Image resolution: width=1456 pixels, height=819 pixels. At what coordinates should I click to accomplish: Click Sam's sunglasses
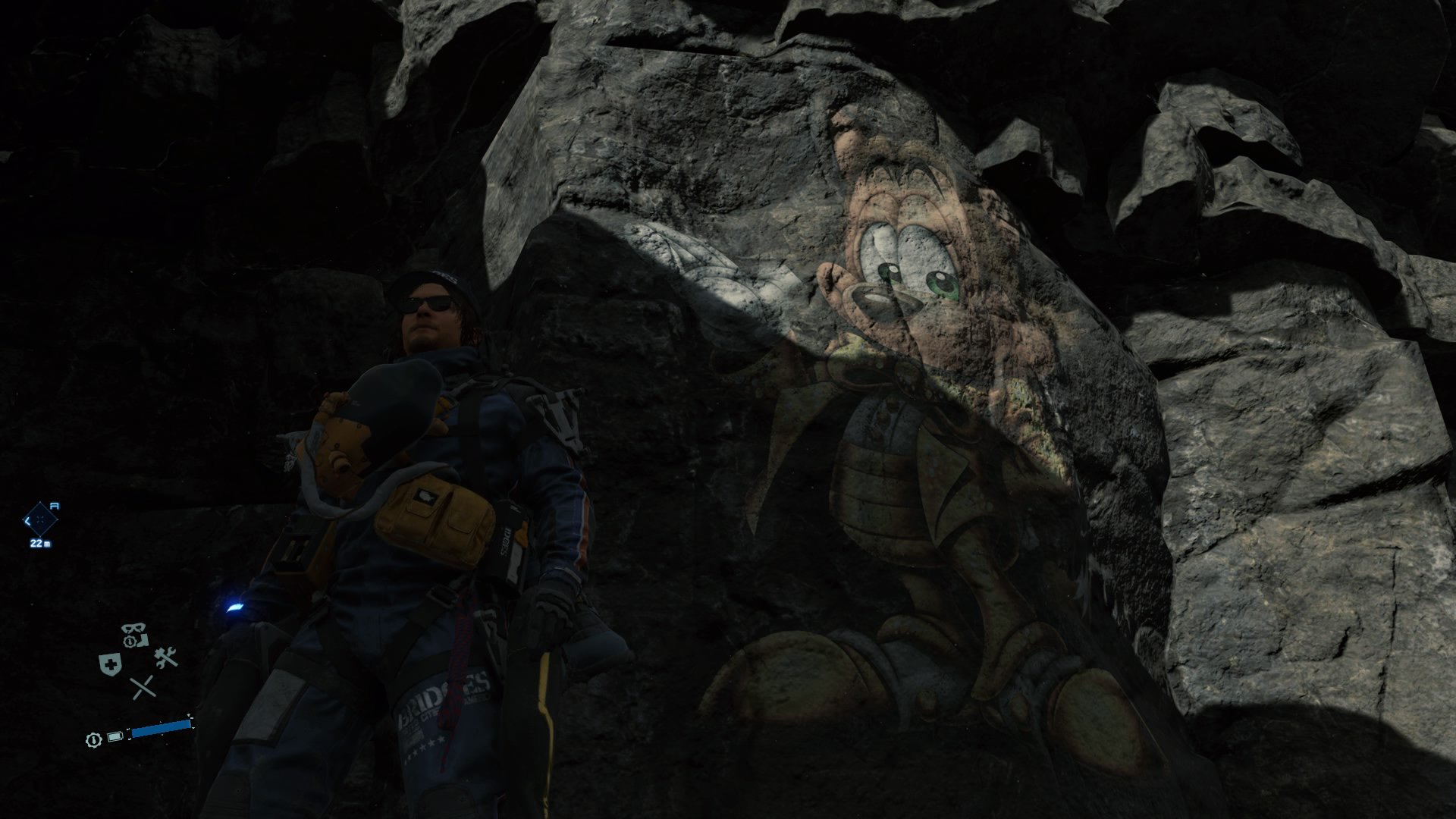click(428, 303)
